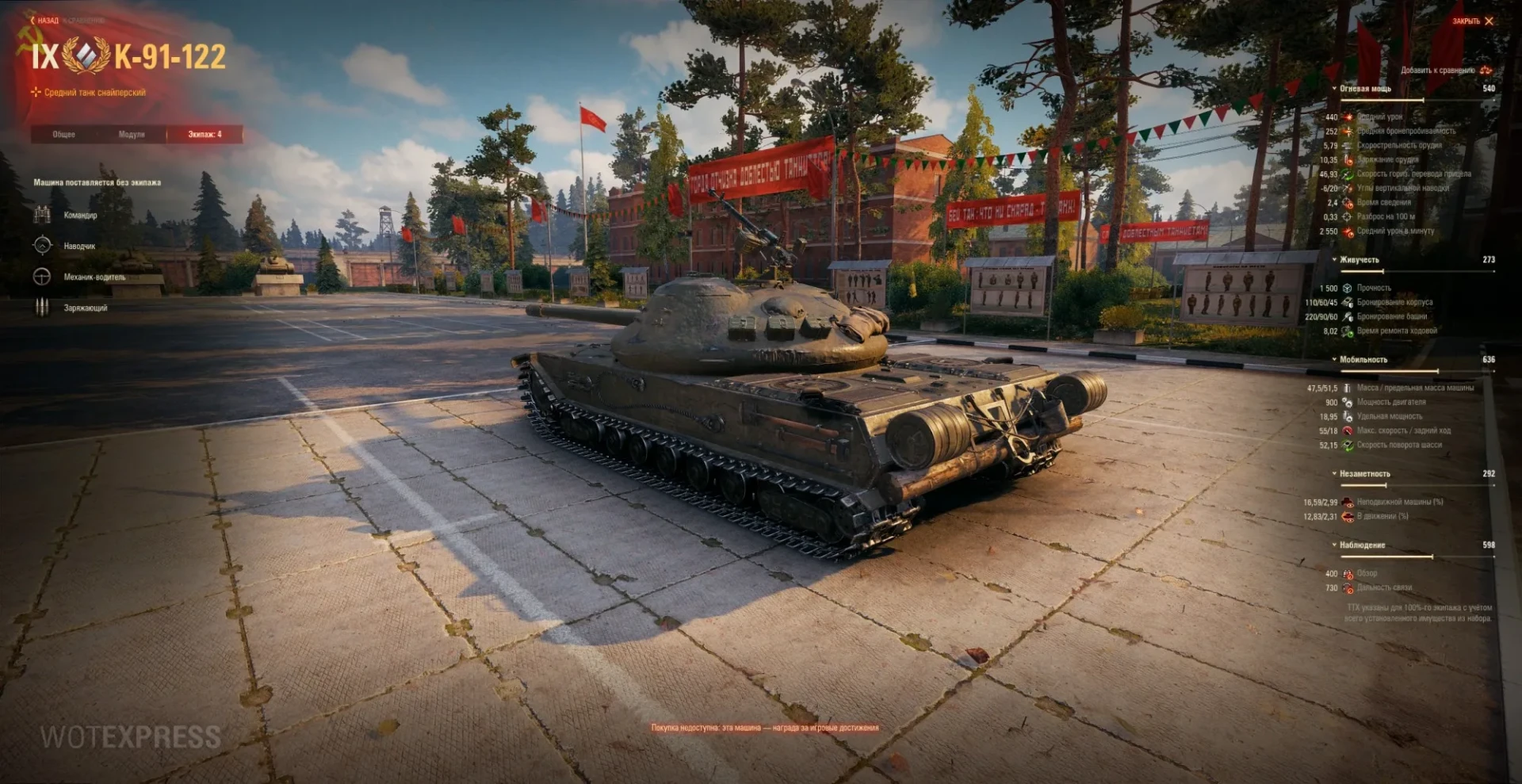1522x784 pixels.
Task: Collapse the Незаметность section
Action: 1363,474
